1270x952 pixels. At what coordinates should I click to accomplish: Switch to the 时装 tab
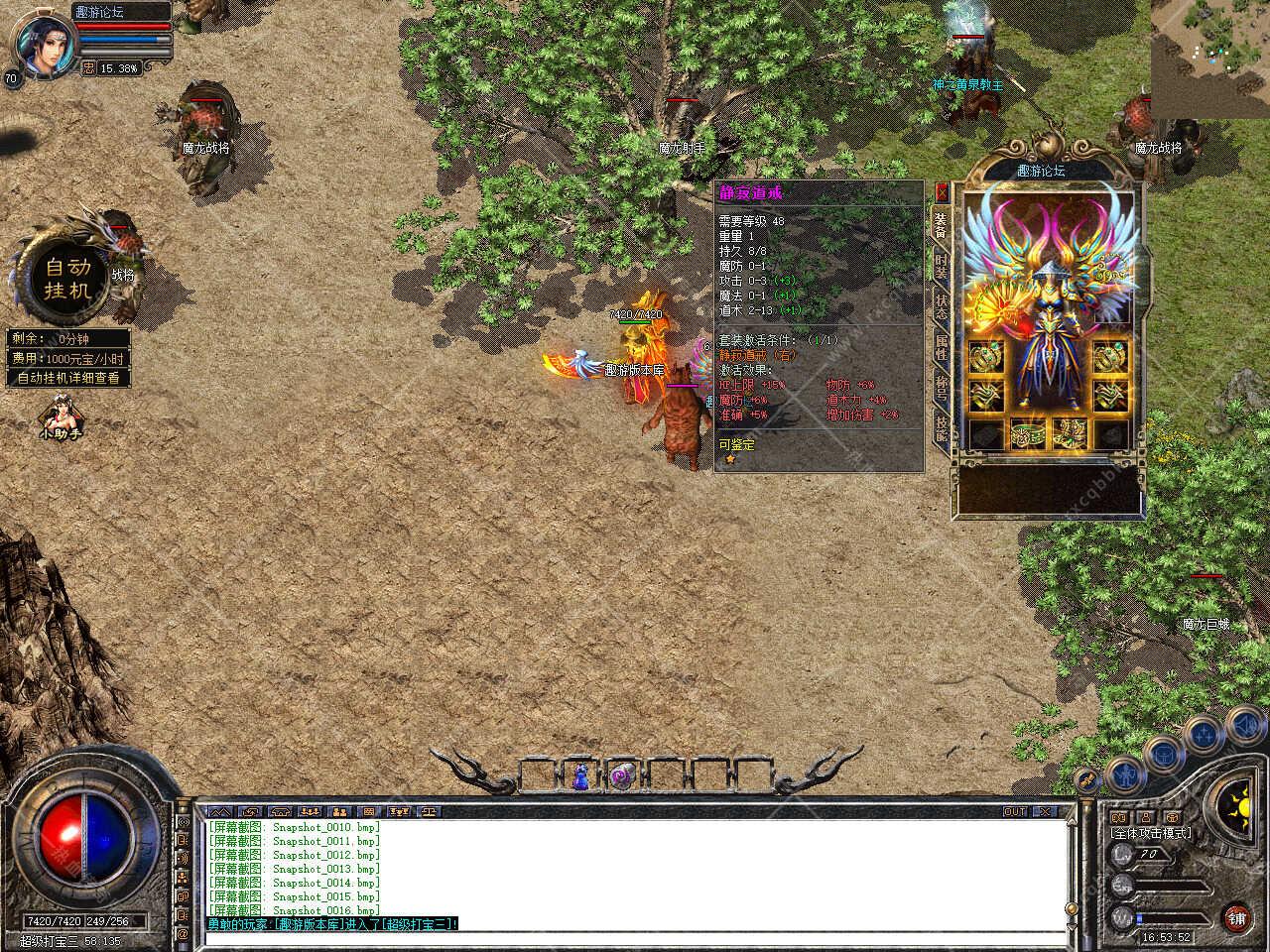click(942, 265)
